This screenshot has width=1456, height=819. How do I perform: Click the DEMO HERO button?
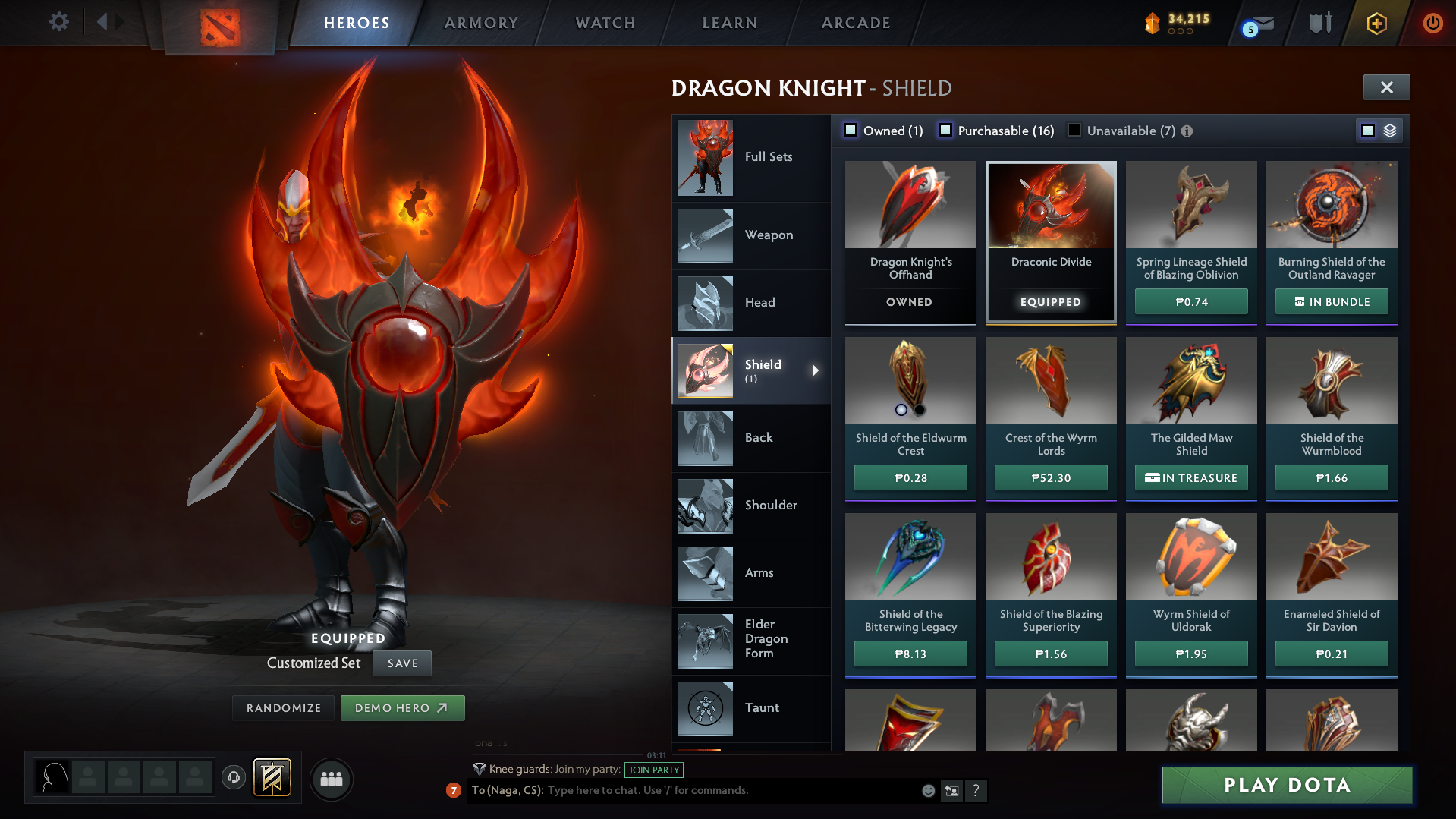[402, 707]
